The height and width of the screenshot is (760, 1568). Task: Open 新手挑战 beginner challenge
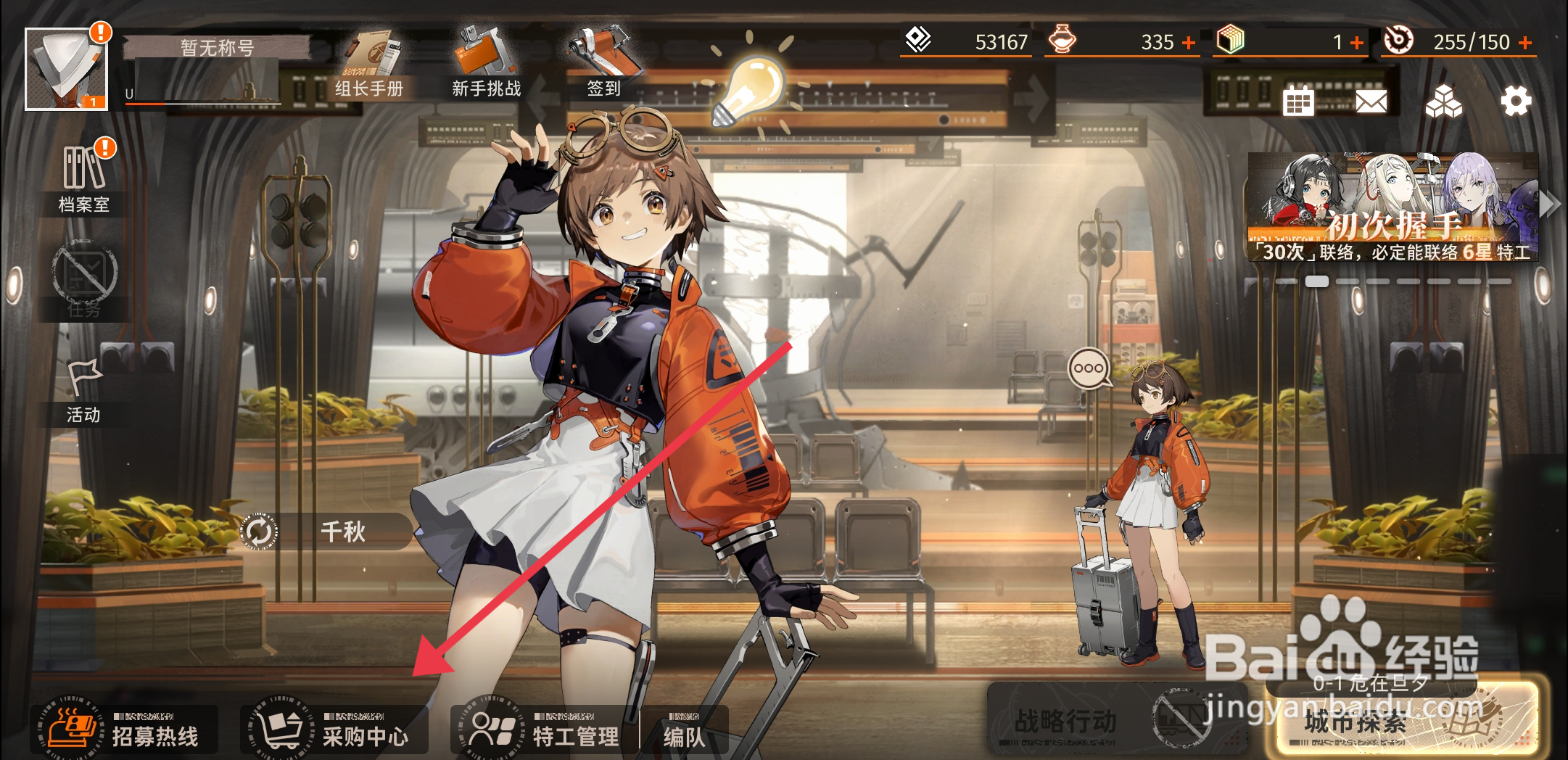pyautogui.click(x=486, y=65)
